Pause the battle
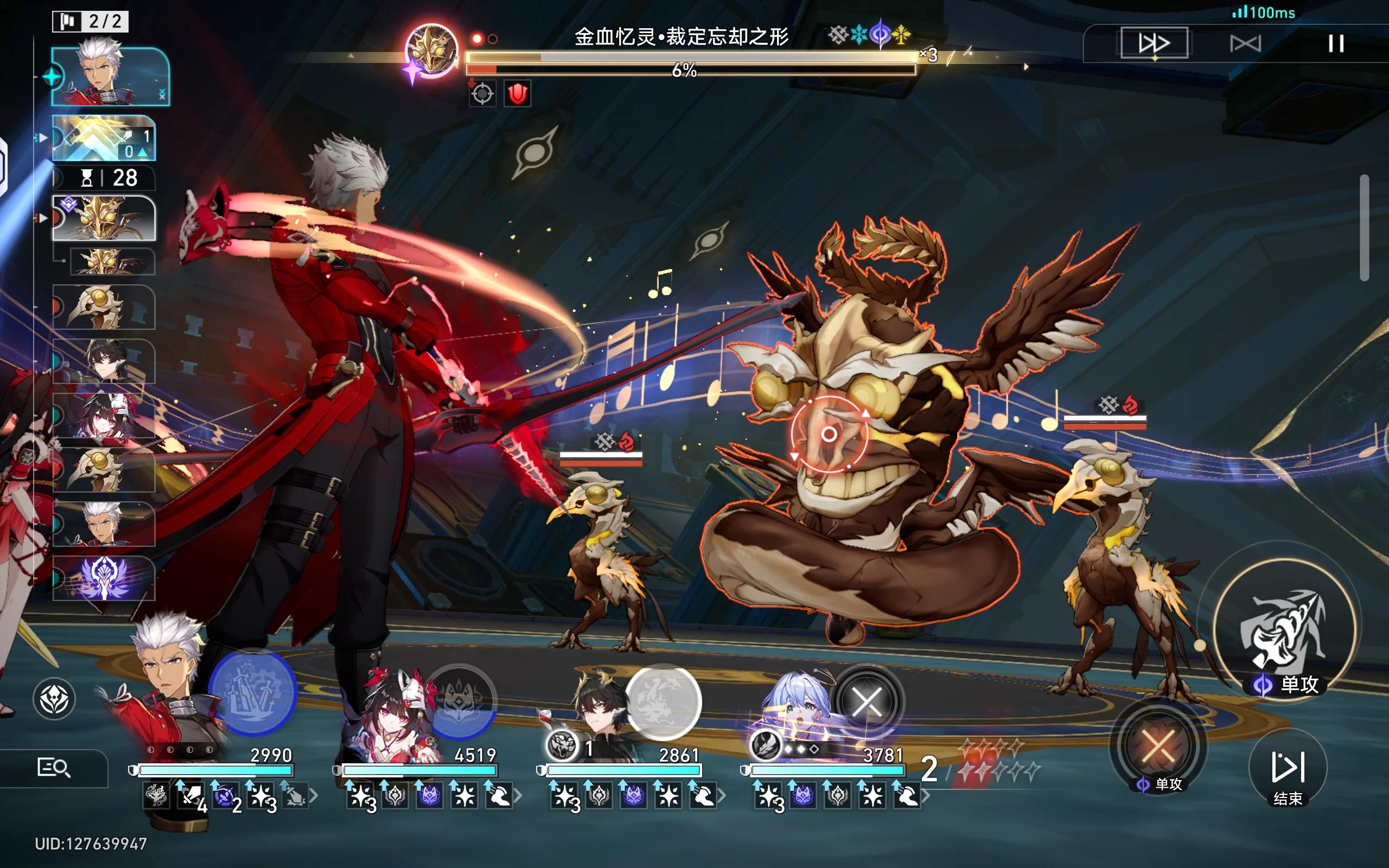Viewport: 1389px width, 868px height. [x=1336, y=43]
